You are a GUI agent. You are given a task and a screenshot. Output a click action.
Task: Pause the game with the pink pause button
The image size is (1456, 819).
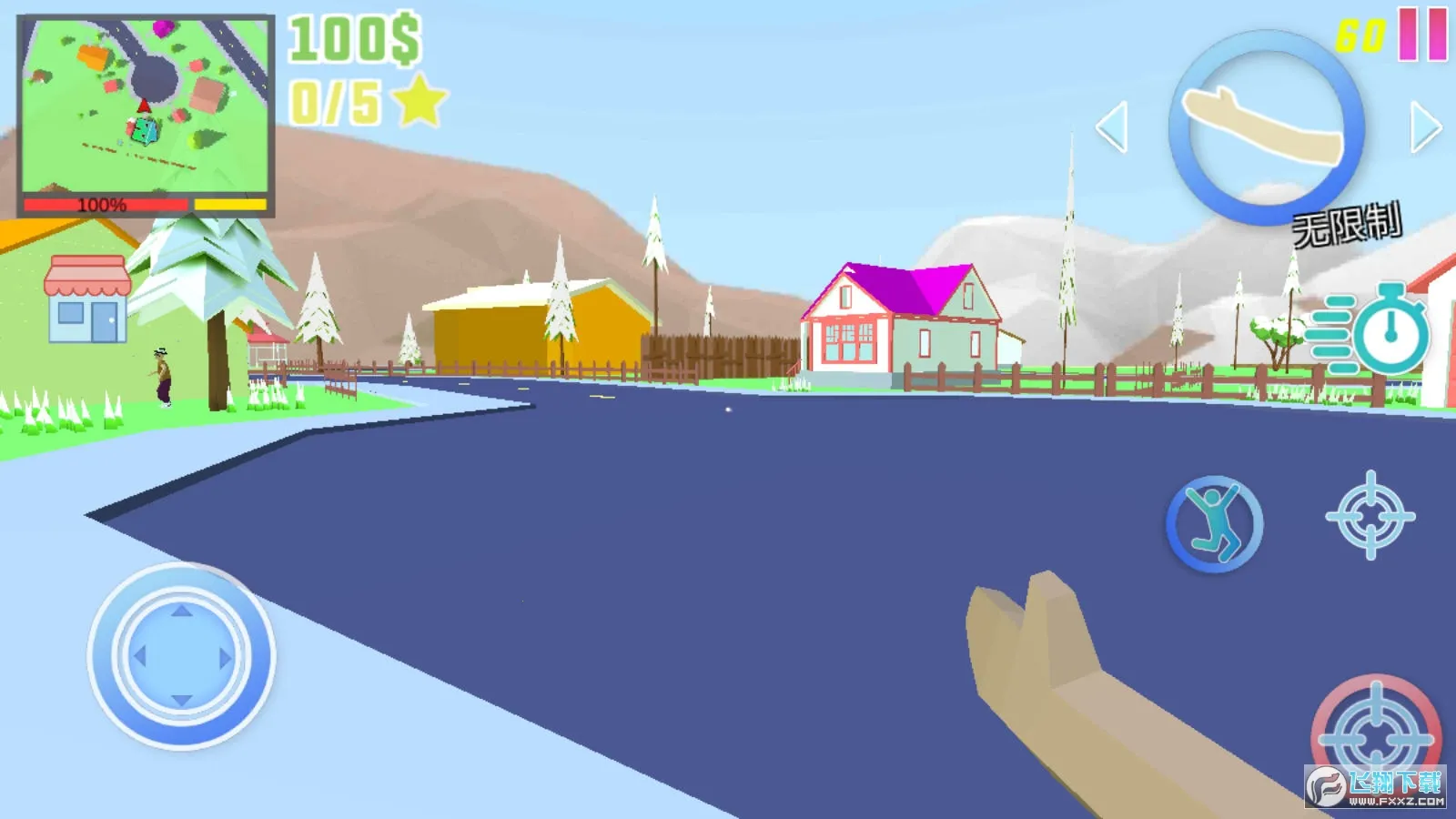(1422, 34)
